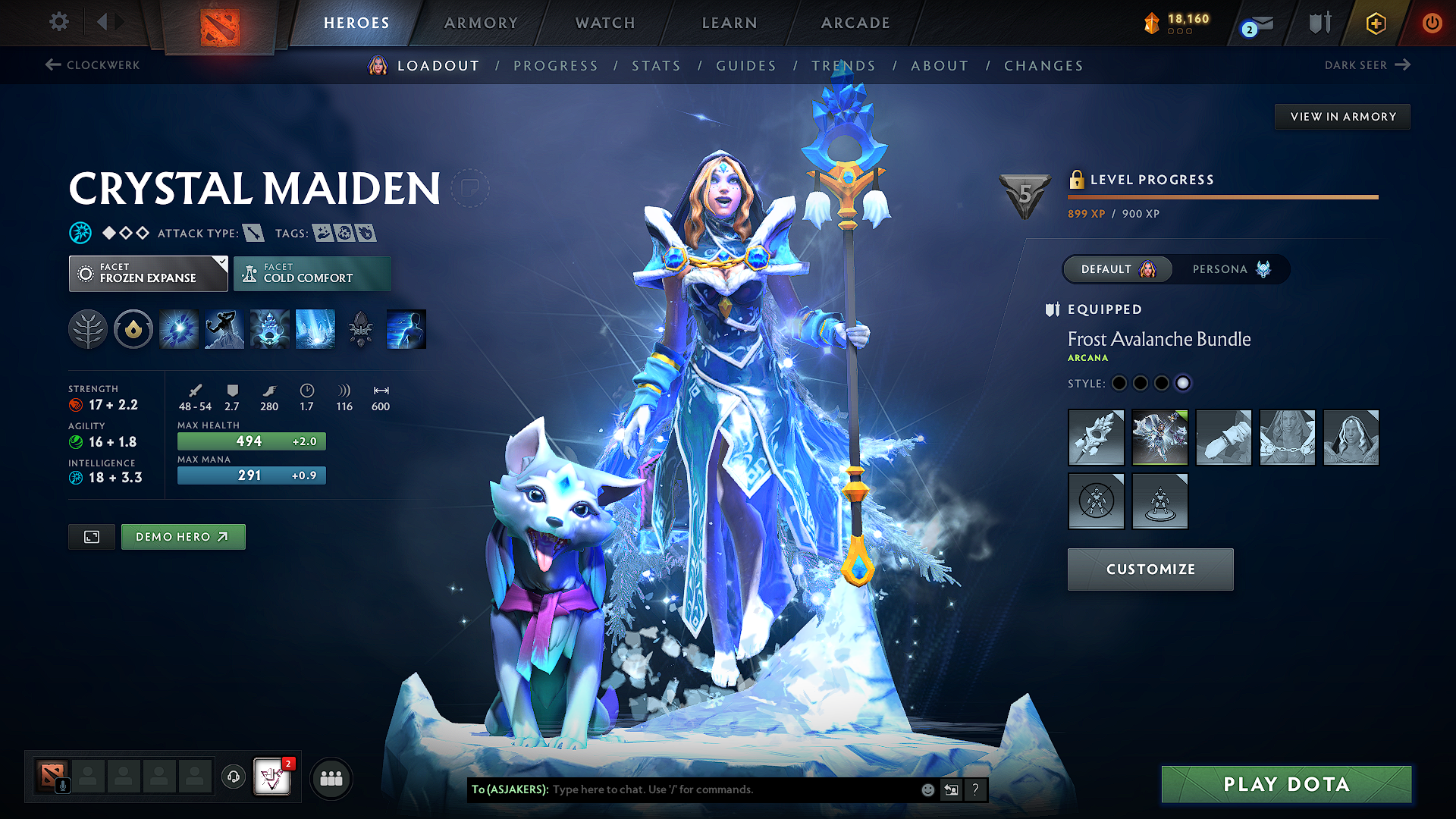This screenshot has height=819, width=1456.
Task: Switch to the Watch tab
Action: coord(605,23)
